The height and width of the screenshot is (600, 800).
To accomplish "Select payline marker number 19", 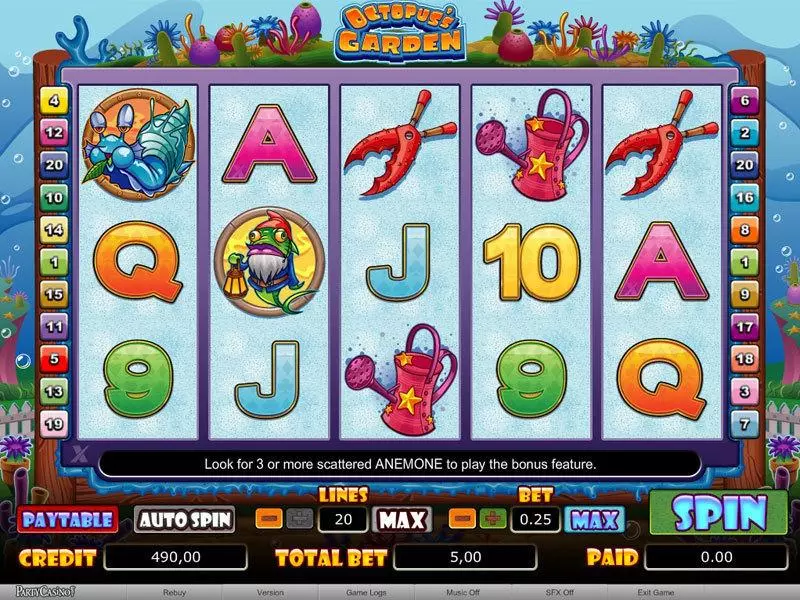I will (x=53, y=424).
